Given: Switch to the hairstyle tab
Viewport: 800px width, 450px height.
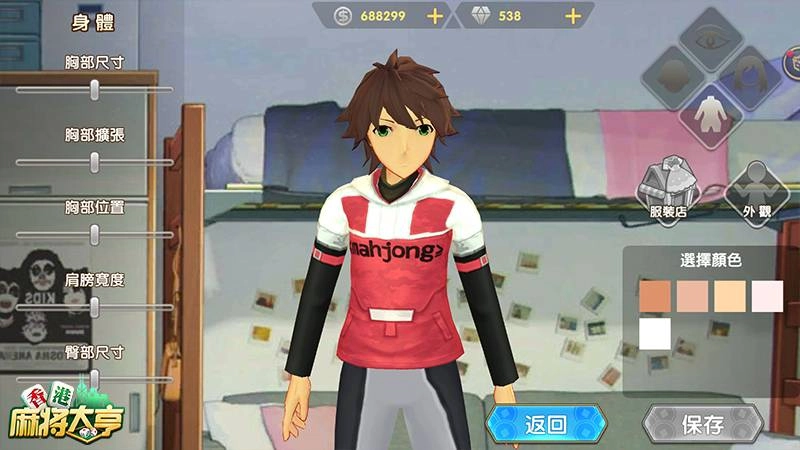Looking at the screenshot, I should click(x=748, y=73).
